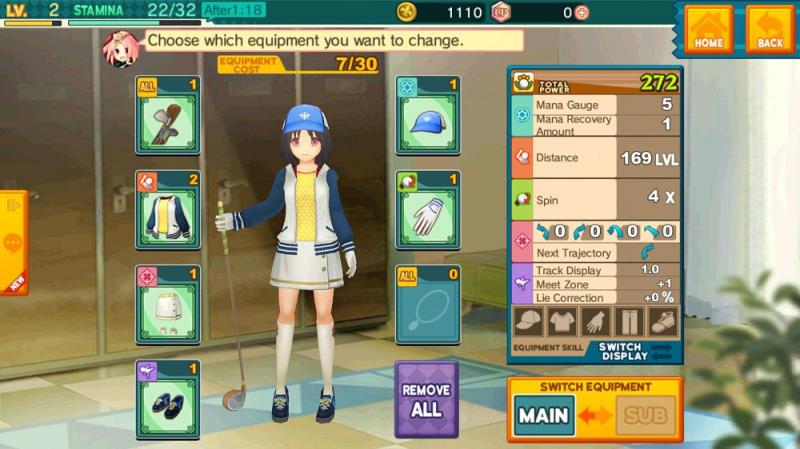Show the cap equipment skill icon
800x449 pixels.
click(x=530, y=323)
